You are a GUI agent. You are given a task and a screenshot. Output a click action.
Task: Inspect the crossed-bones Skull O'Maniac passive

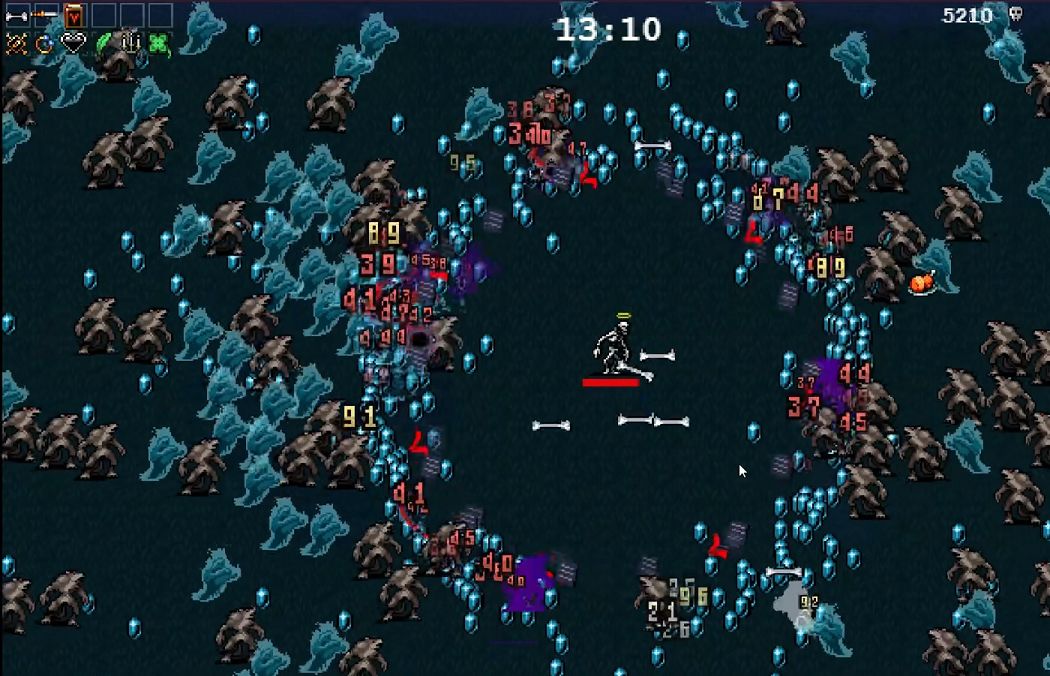pos(16,44)
